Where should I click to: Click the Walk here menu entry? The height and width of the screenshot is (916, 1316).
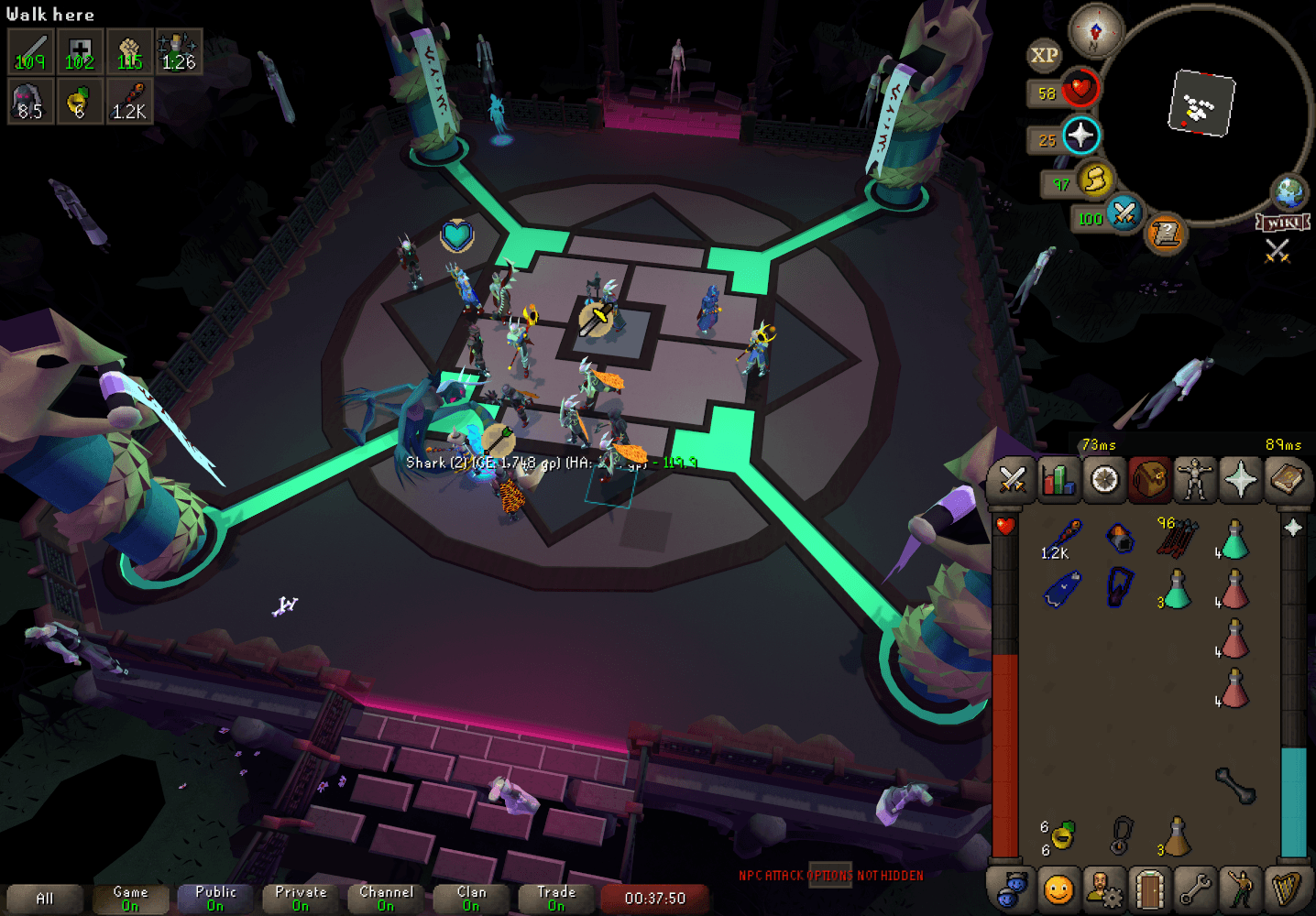(50, 14)
